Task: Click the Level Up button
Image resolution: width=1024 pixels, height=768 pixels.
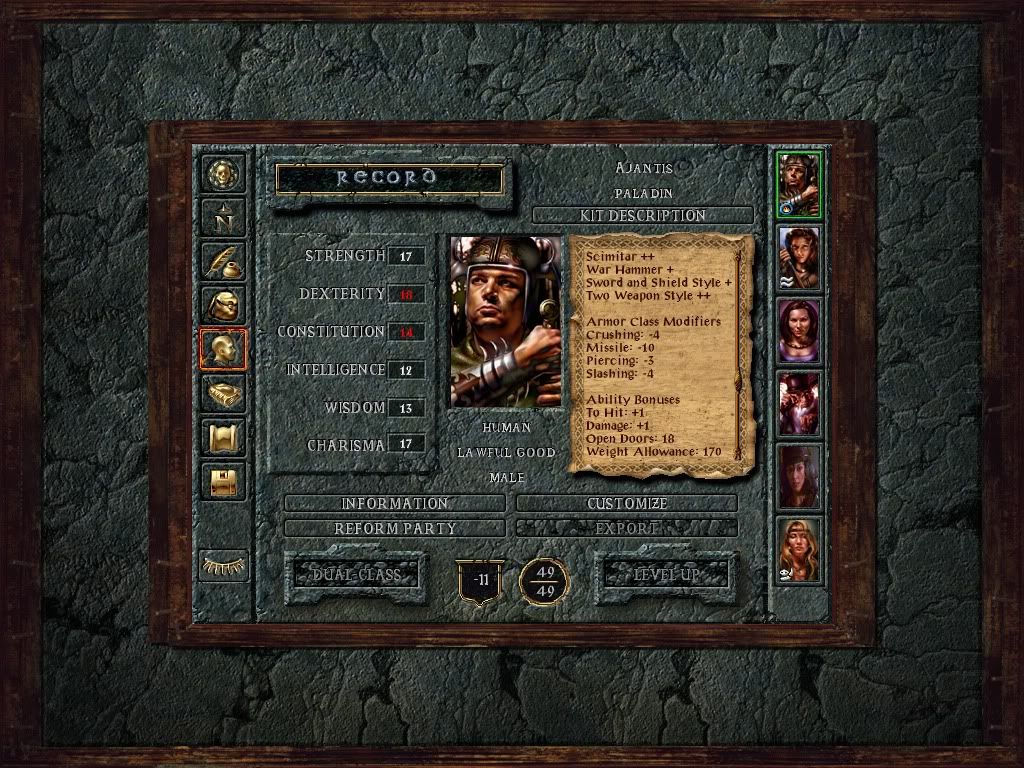Action: 665,575
